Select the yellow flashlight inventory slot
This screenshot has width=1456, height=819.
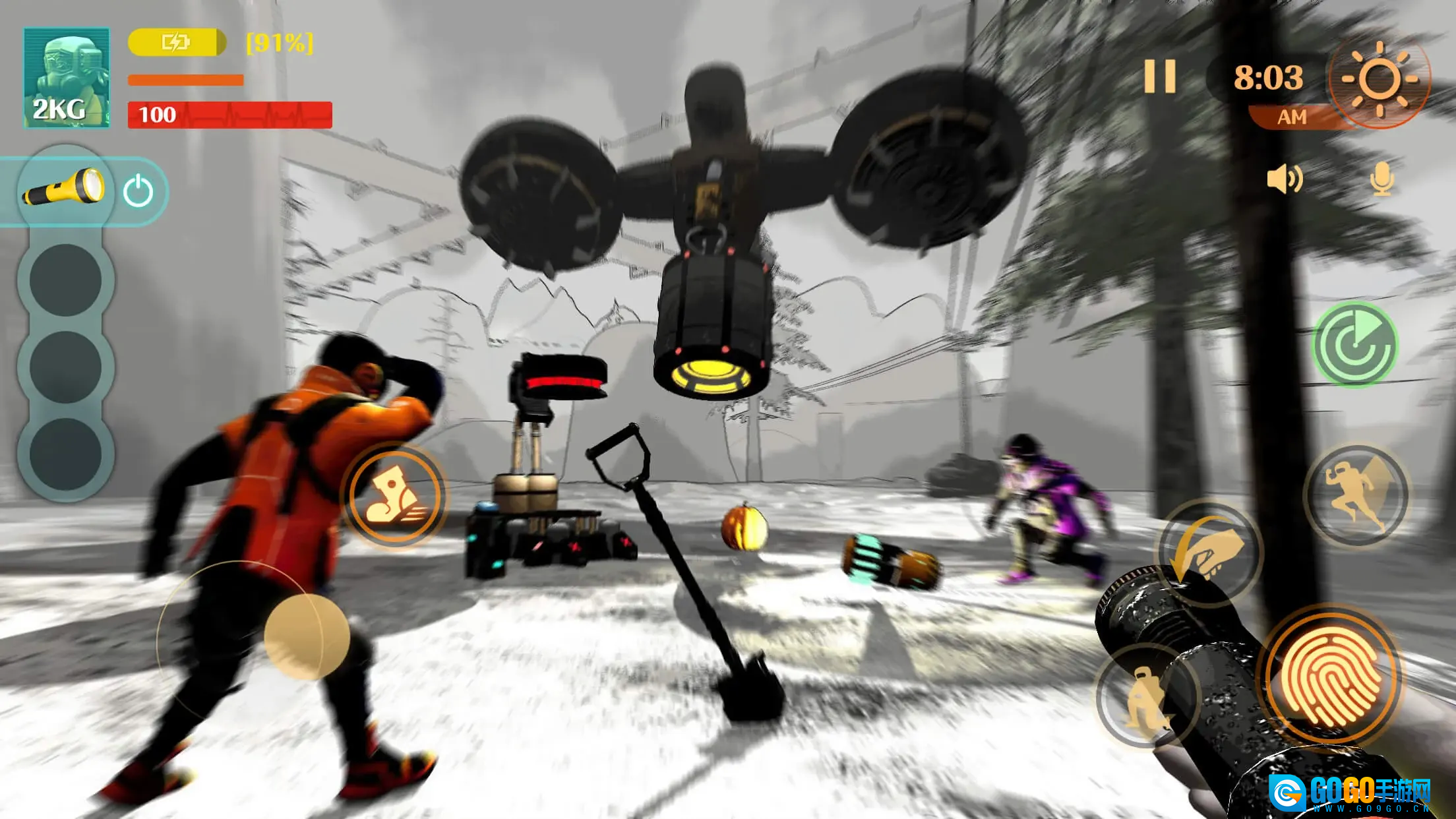click(x=65, y=189)
